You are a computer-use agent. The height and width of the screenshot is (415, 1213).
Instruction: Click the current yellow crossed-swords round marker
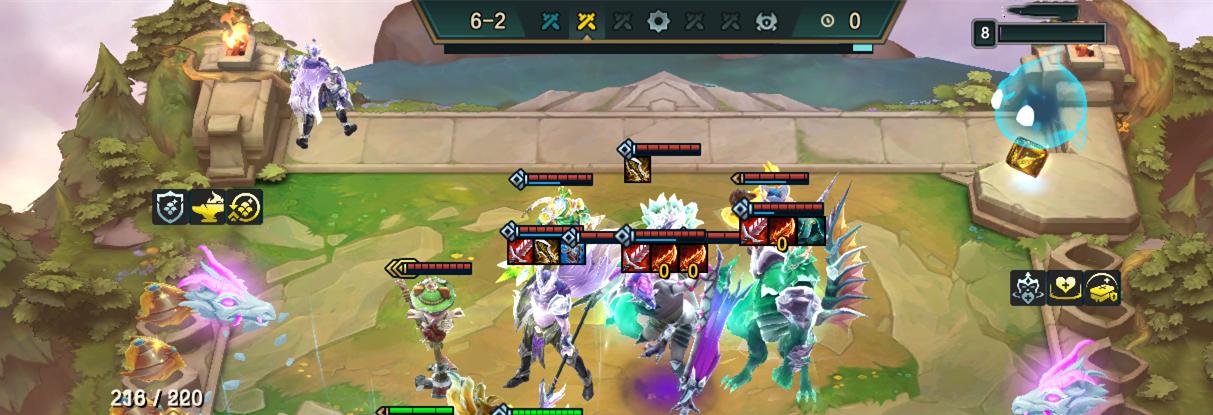click(x=585, y=20)
